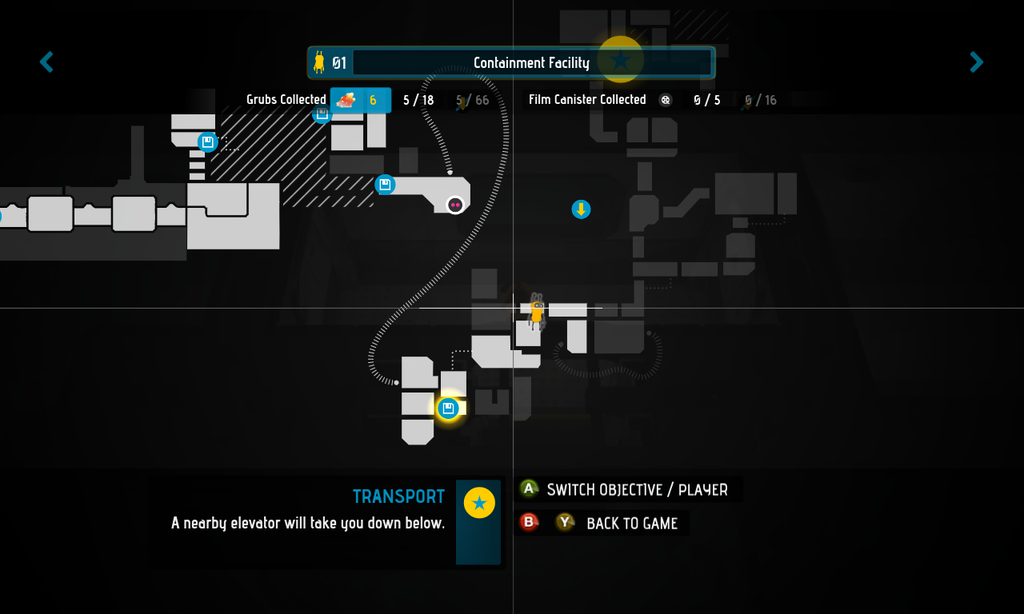Image resolution: width=1024 pixels, height=614 pixels.
Task: Select the orange player character map marker
Action: (x=537, y=312)
